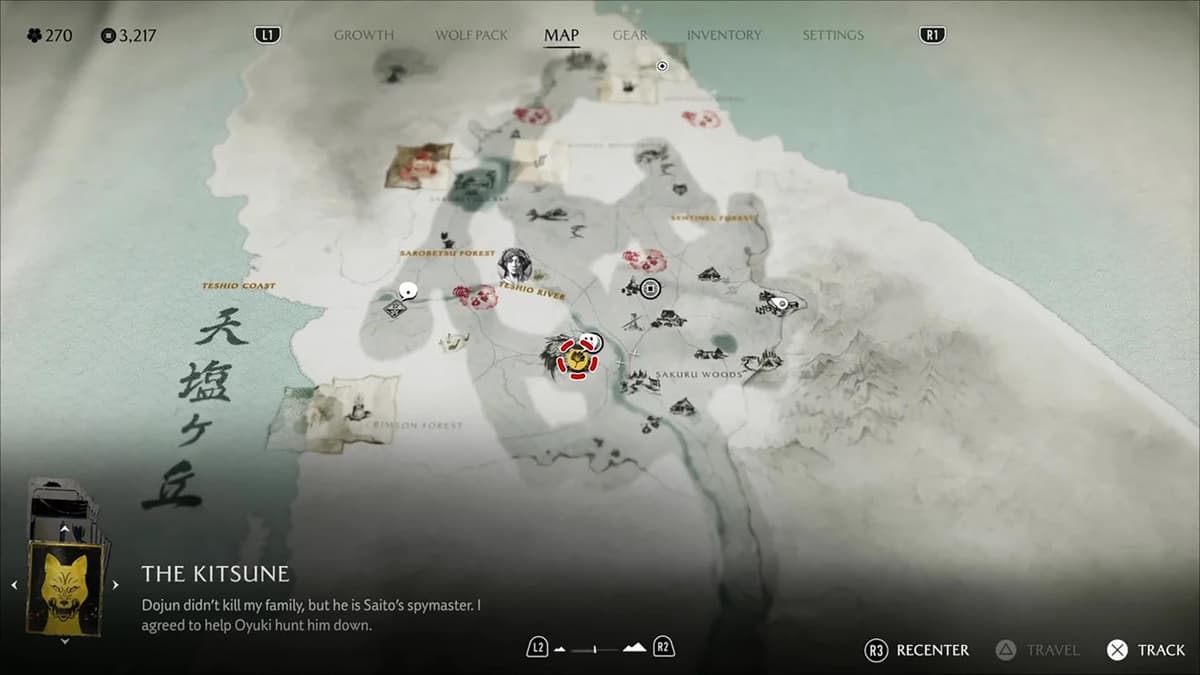The width and height of the screenshot is (1200, 675).
Task: Open the Inventory tab
Action: point(724,35)
